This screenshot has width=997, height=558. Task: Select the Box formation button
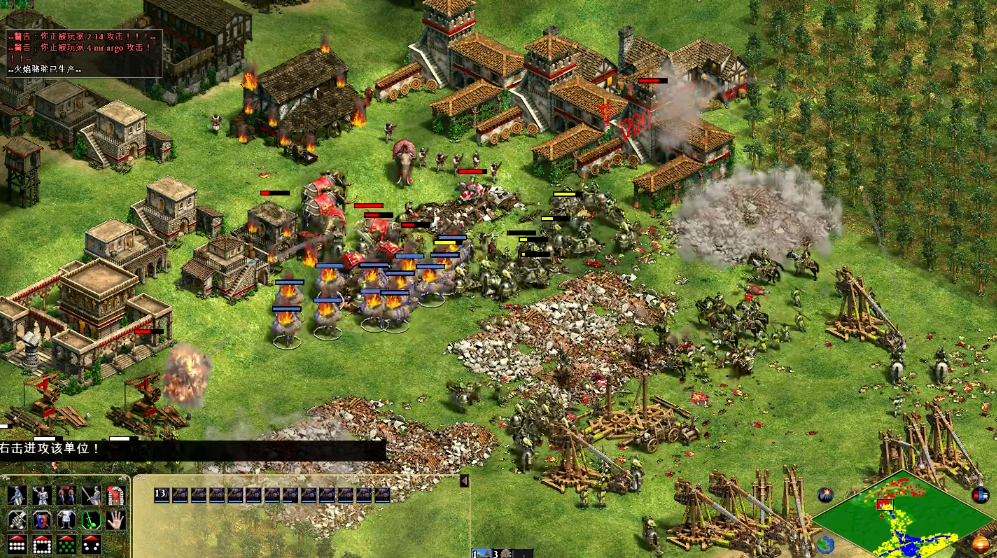[x=41, y=544]
